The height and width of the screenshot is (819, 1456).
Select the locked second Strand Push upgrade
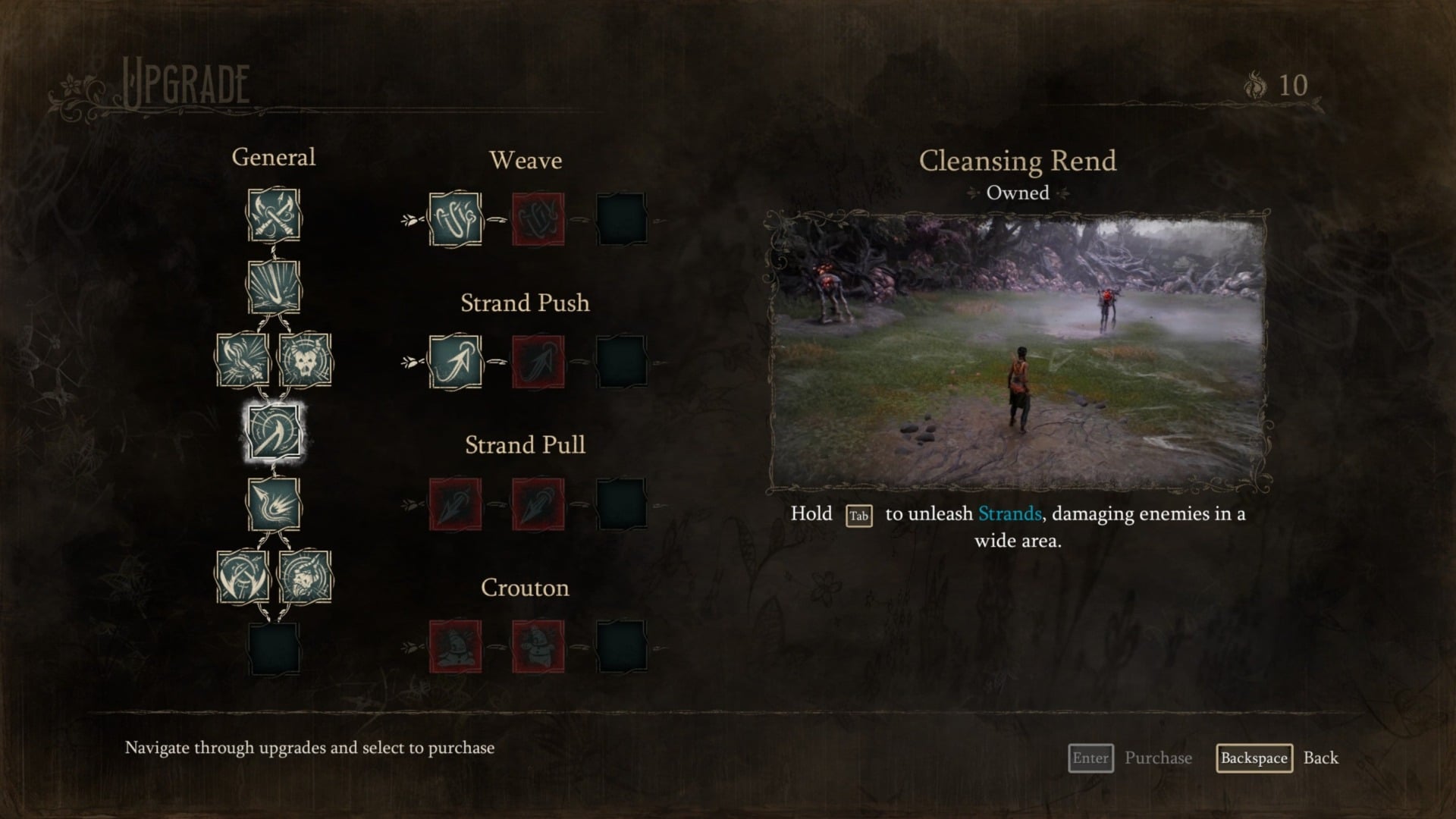click(538, 363)
